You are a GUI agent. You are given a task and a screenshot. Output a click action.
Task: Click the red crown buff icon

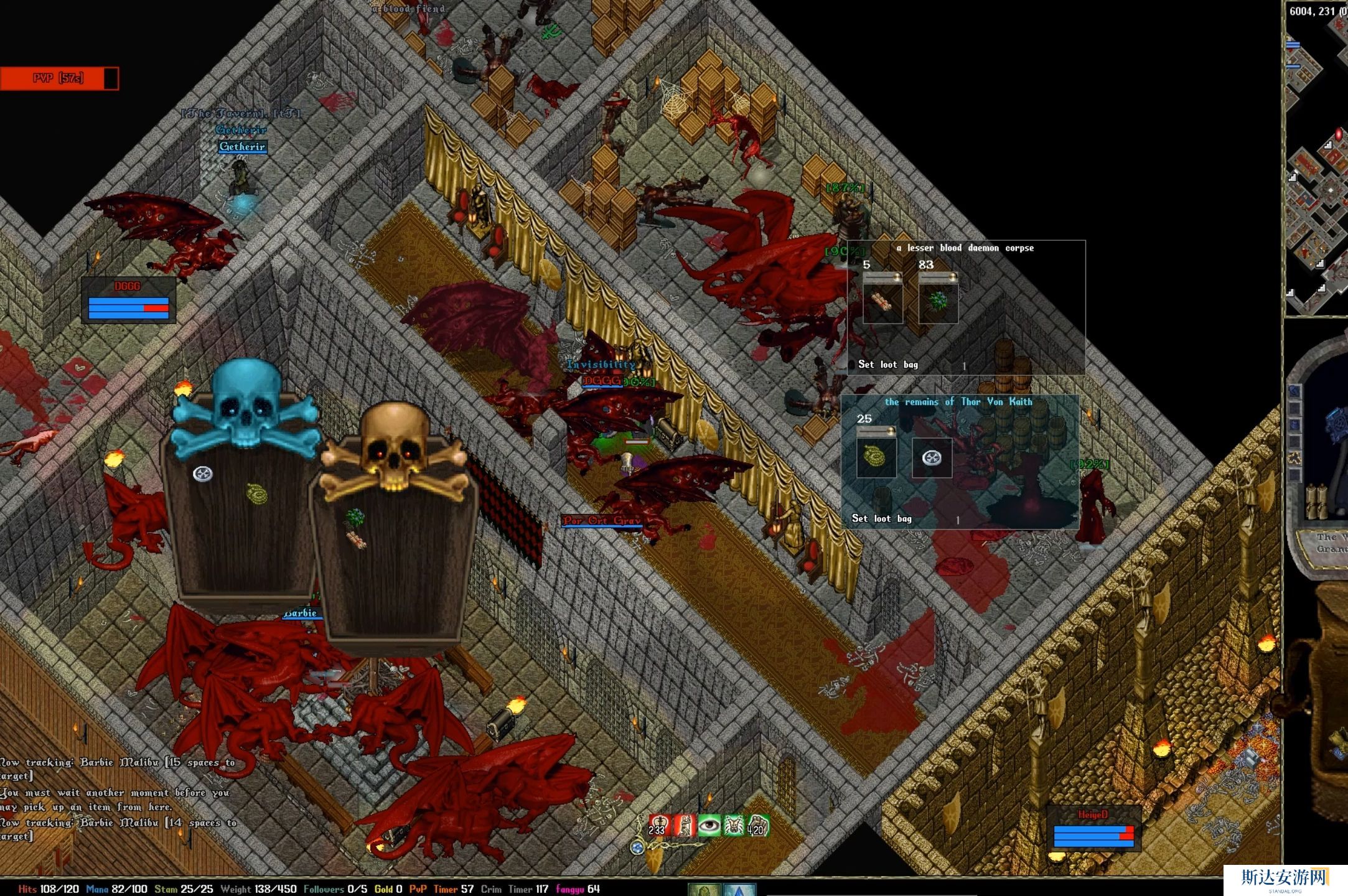[x=658, y=825]
